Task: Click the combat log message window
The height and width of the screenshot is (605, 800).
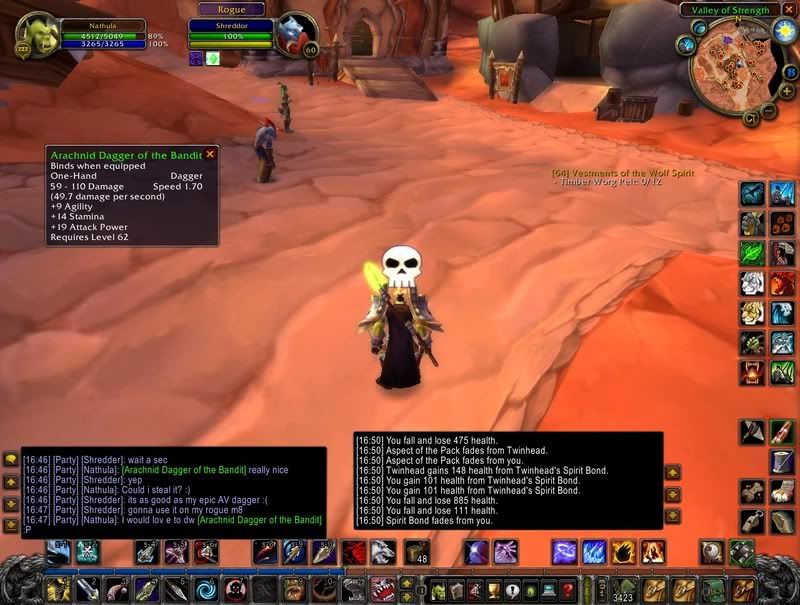Action: point(508,480)
